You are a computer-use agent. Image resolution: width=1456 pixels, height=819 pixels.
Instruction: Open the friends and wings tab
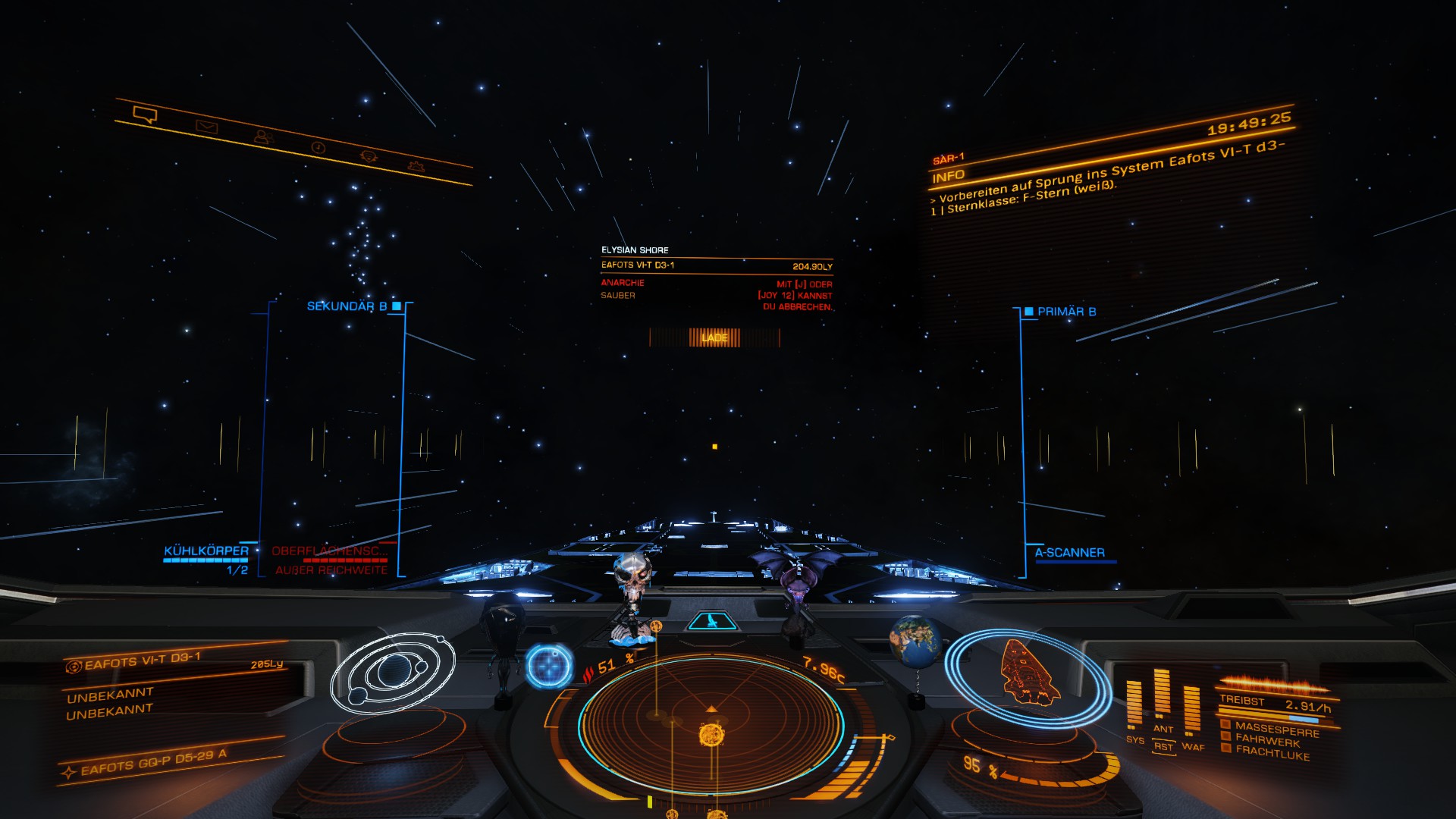click(x=263, y=137)
